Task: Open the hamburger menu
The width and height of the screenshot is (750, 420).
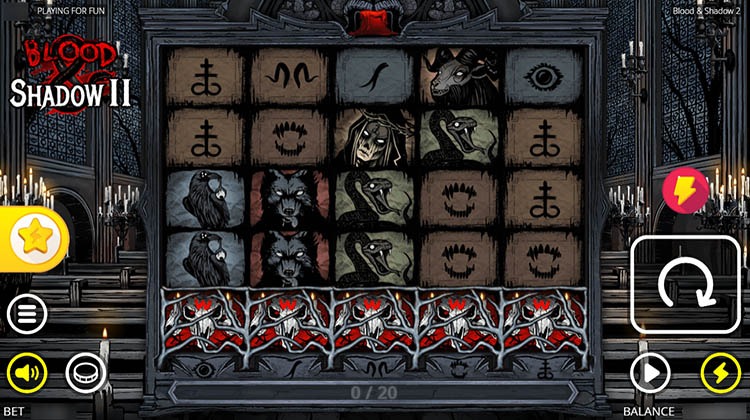Action: (27, 315)
